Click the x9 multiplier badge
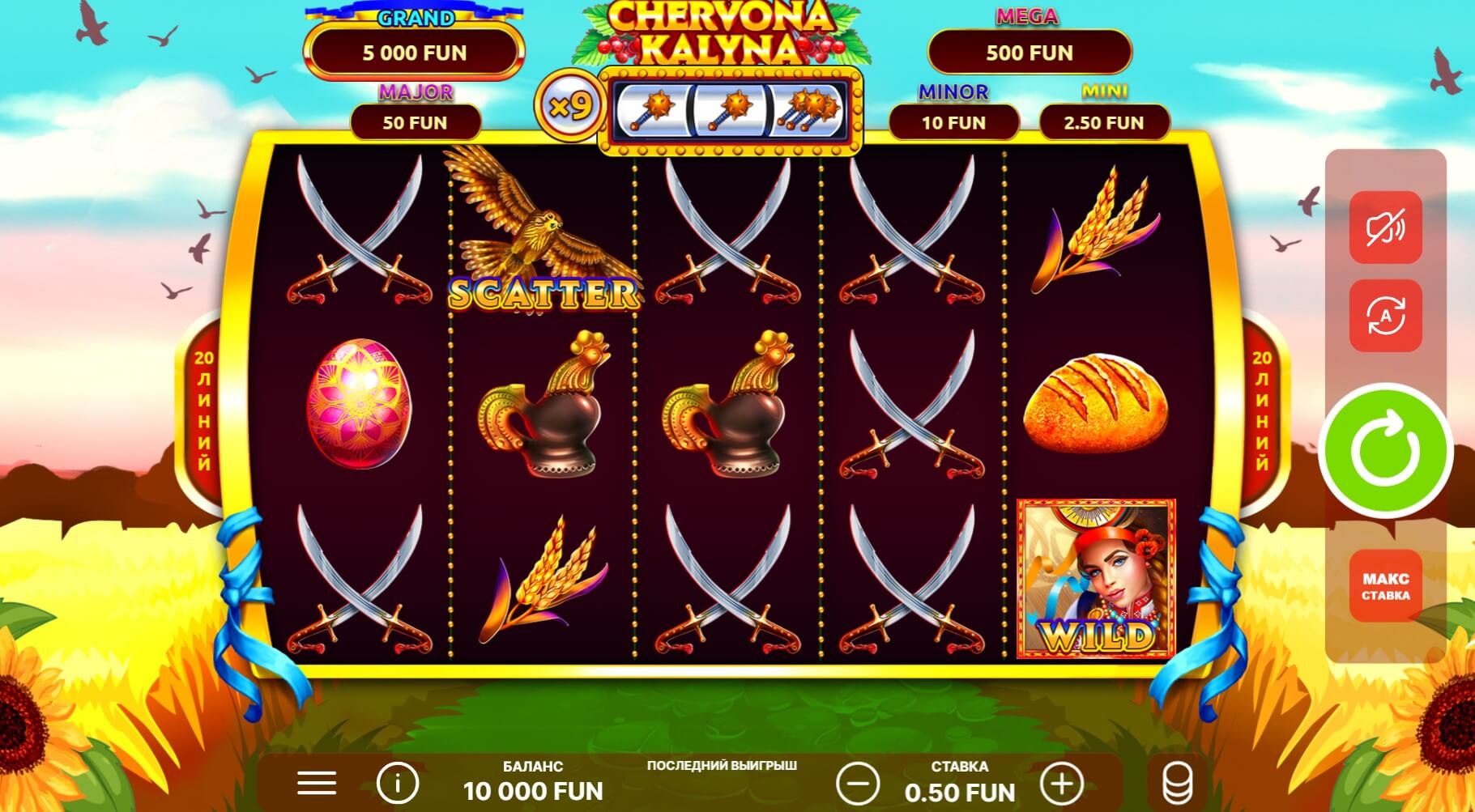1475x812 pixels. coord(574,105)
